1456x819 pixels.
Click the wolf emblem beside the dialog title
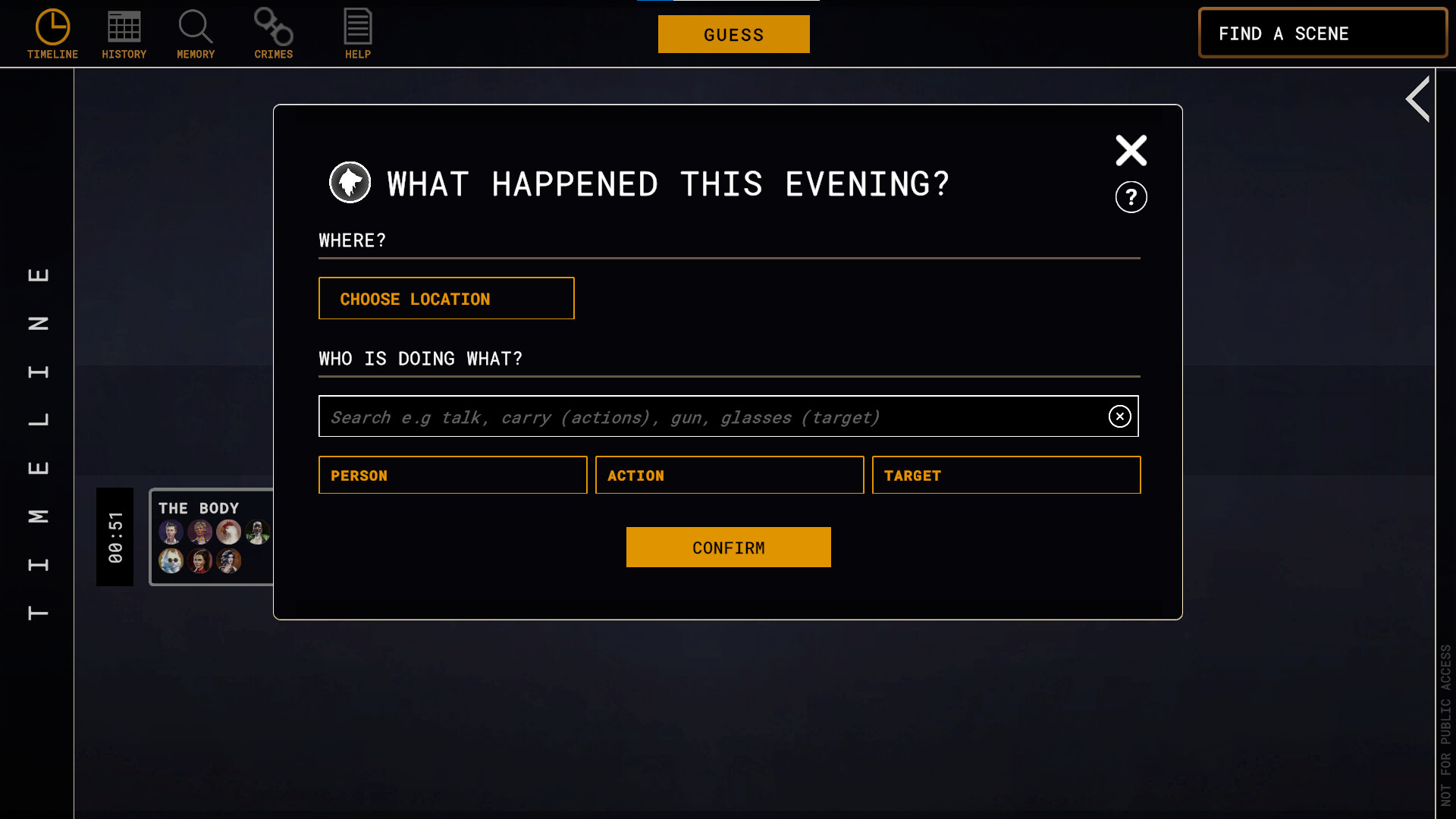point(350,182)
